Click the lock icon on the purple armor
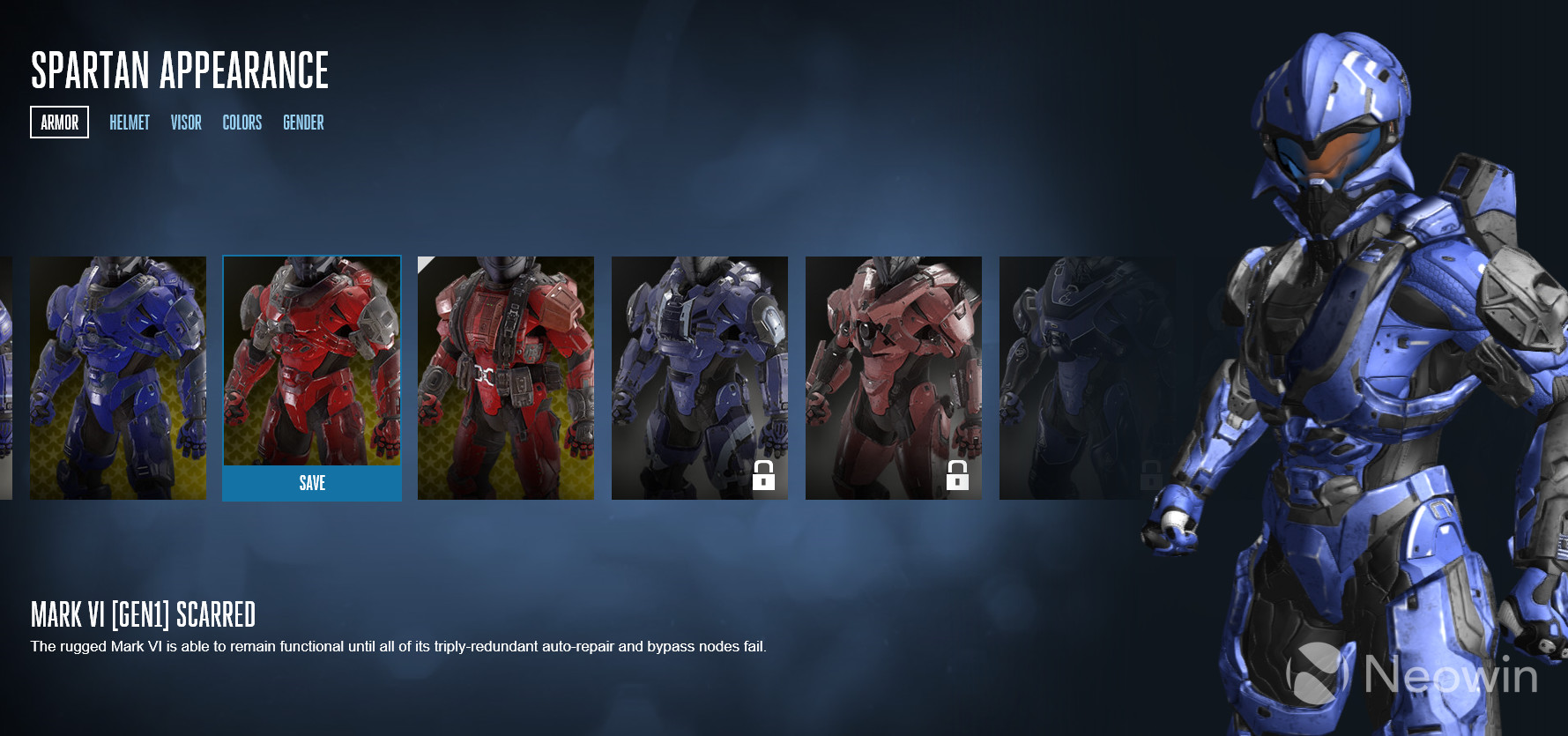Screen dimensions: 1568x736 [763, 477]
